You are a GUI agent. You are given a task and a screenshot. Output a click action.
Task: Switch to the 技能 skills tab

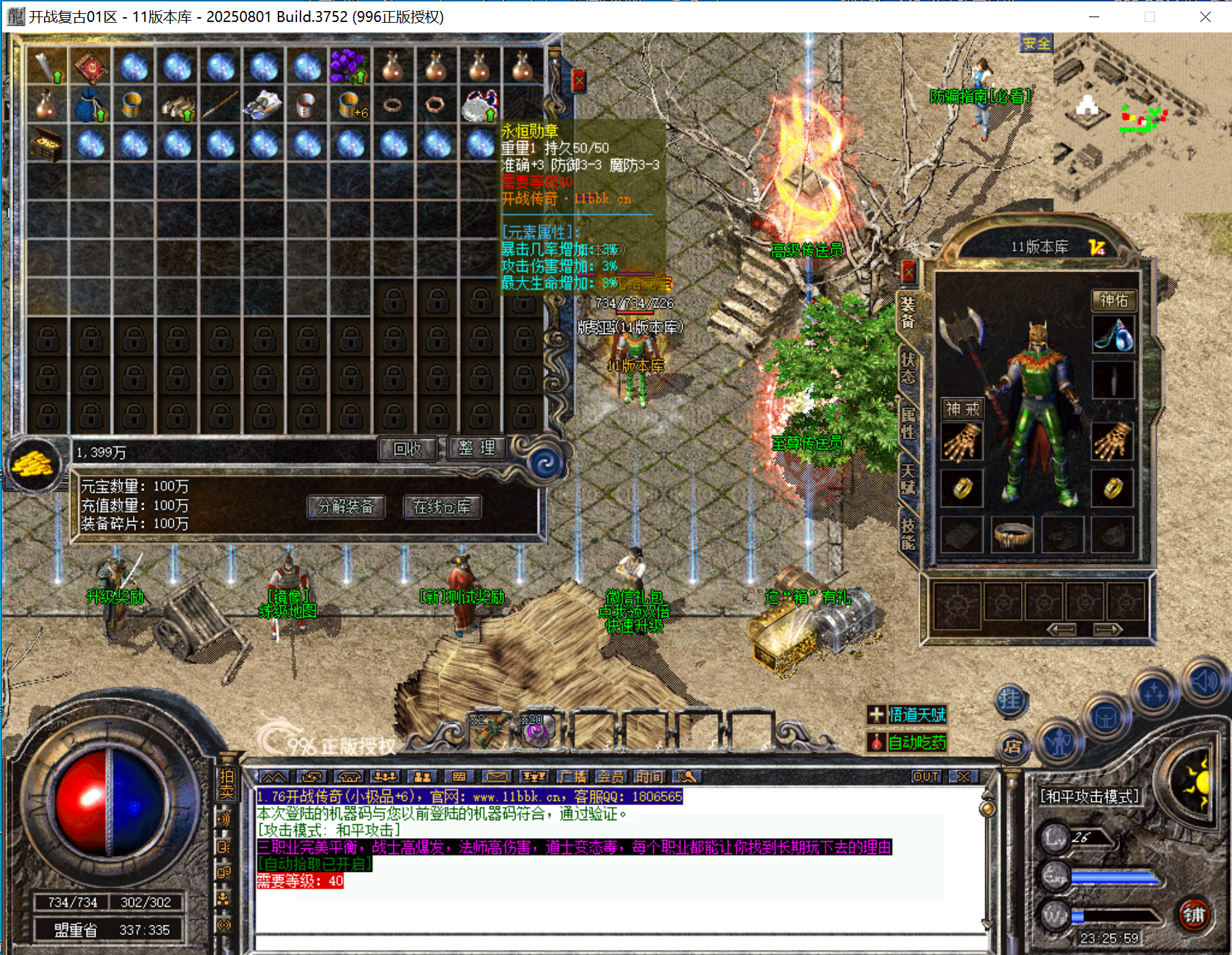coord(908,534)
